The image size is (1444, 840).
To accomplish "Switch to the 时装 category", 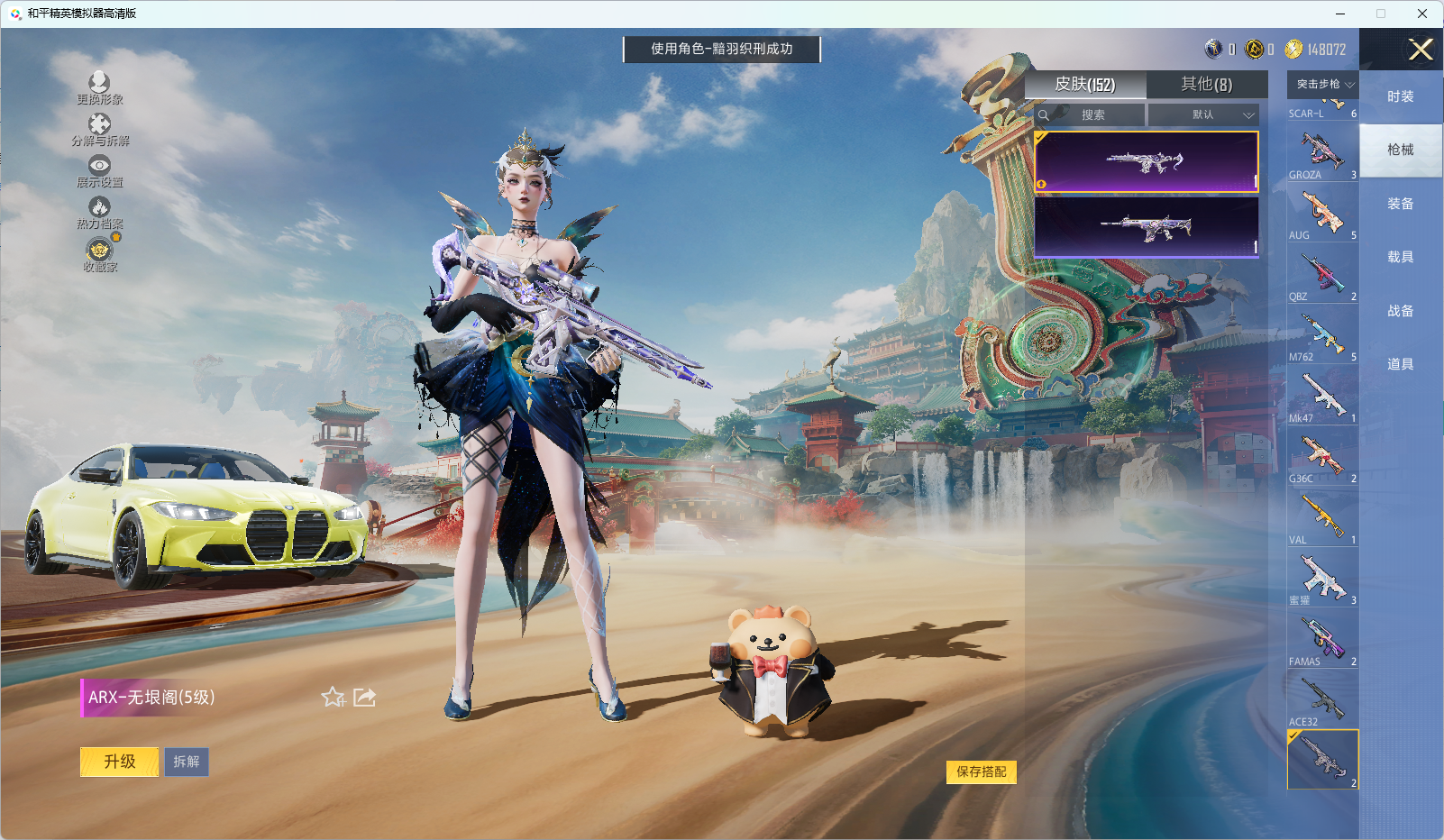I will pos(1400,96).
